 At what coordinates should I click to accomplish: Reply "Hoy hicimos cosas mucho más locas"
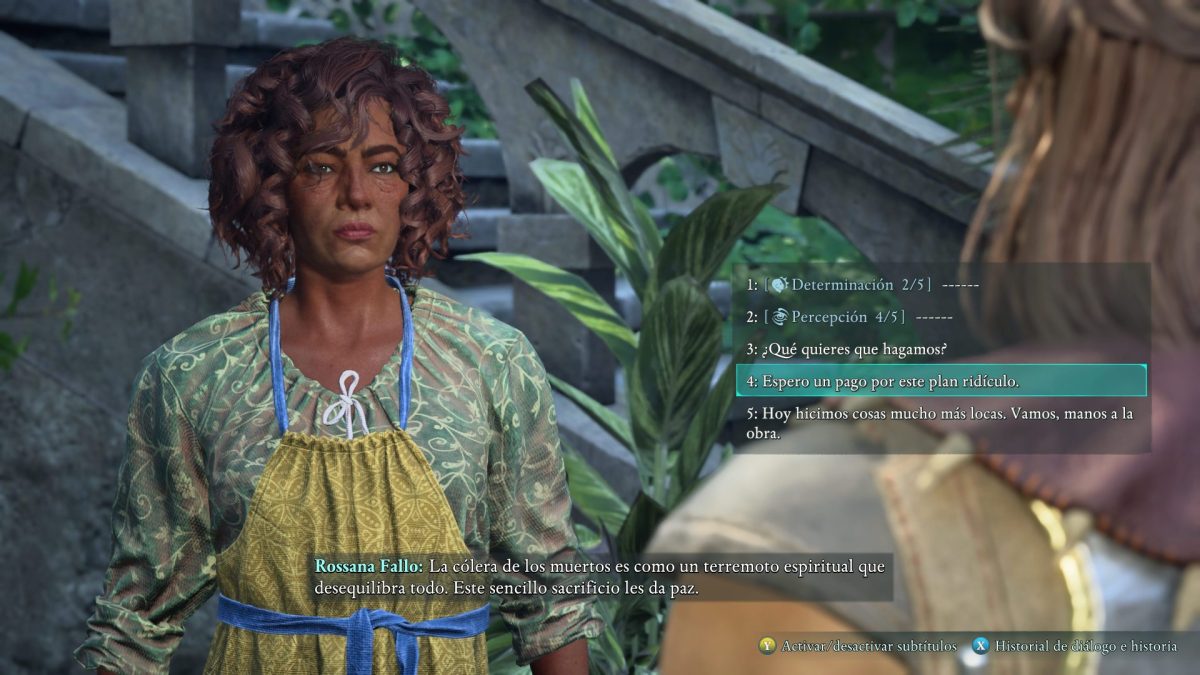(x=940, y=423)
